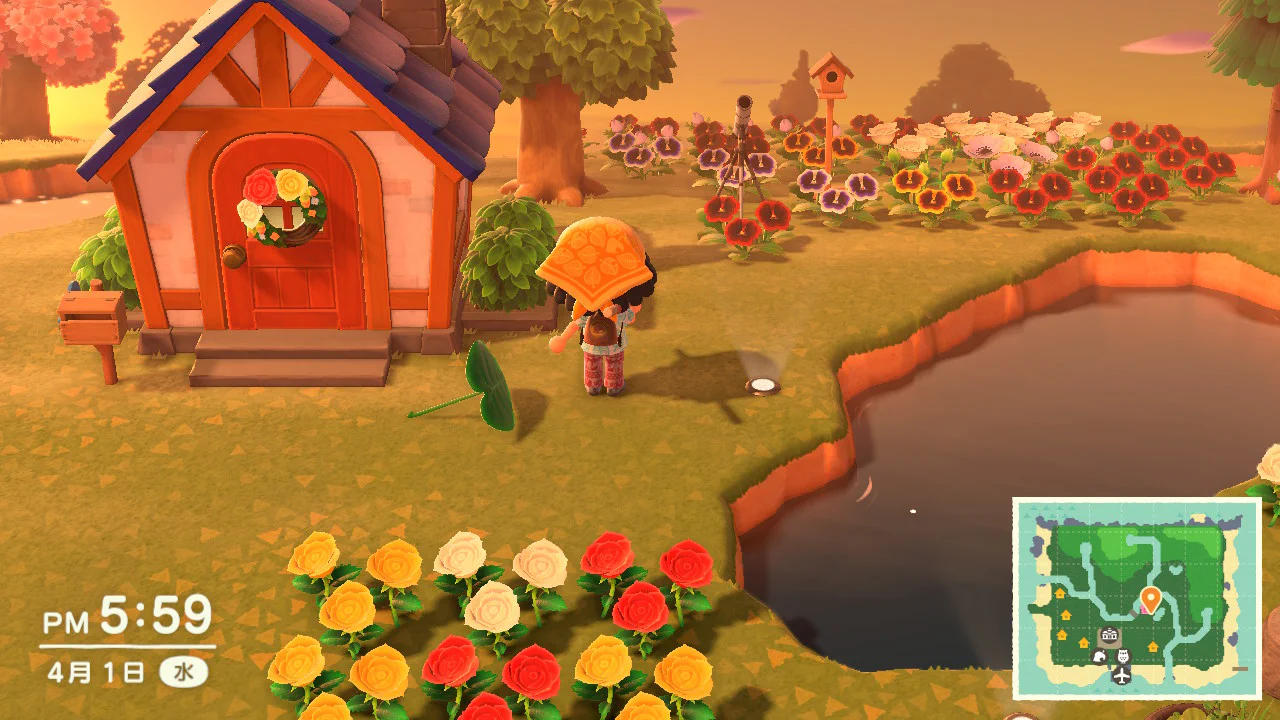The width and height of the screenshot is (1280, 720).
Task: Select the museum owl marker
Action: click(1123, 656)
